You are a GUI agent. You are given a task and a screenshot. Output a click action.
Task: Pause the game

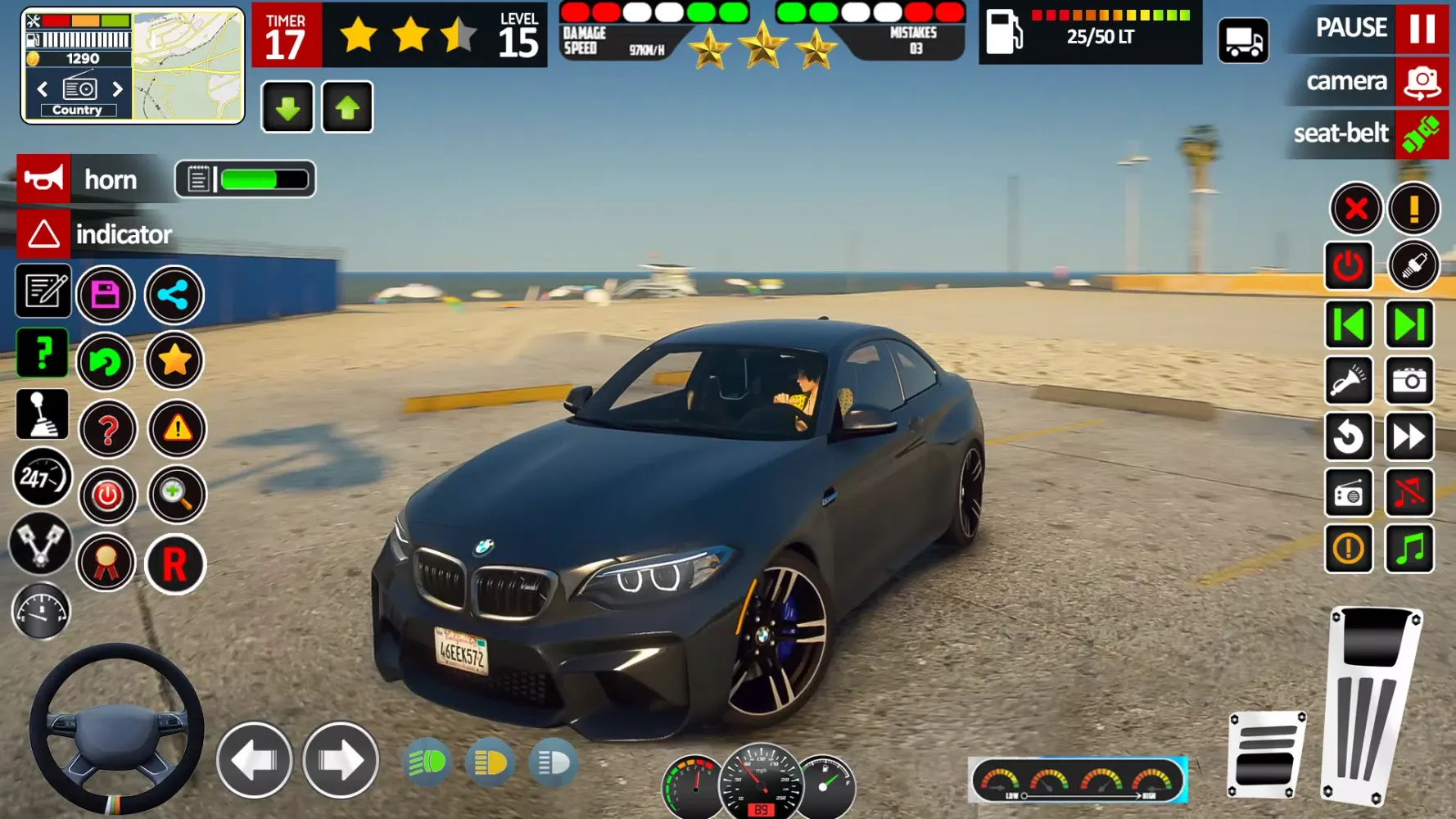point(1422,29)
